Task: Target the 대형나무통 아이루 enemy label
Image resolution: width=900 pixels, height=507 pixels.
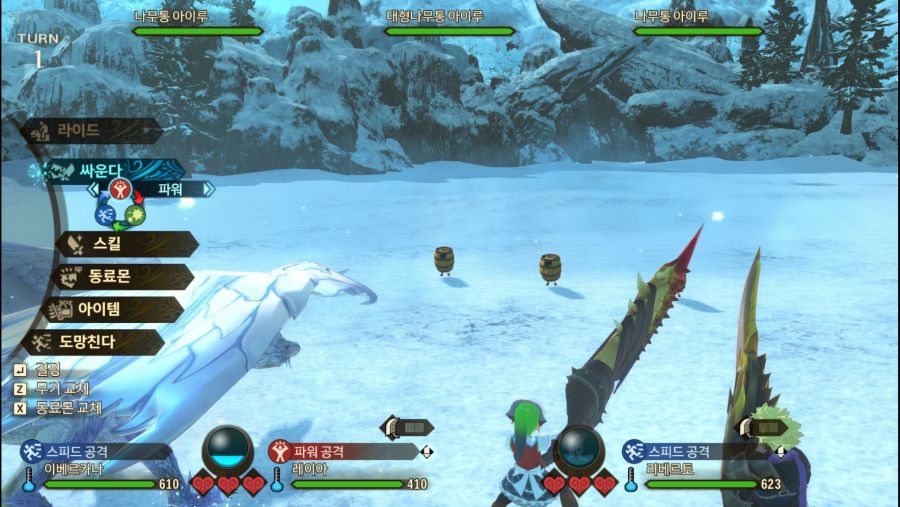Action: [x=449, y=17]
